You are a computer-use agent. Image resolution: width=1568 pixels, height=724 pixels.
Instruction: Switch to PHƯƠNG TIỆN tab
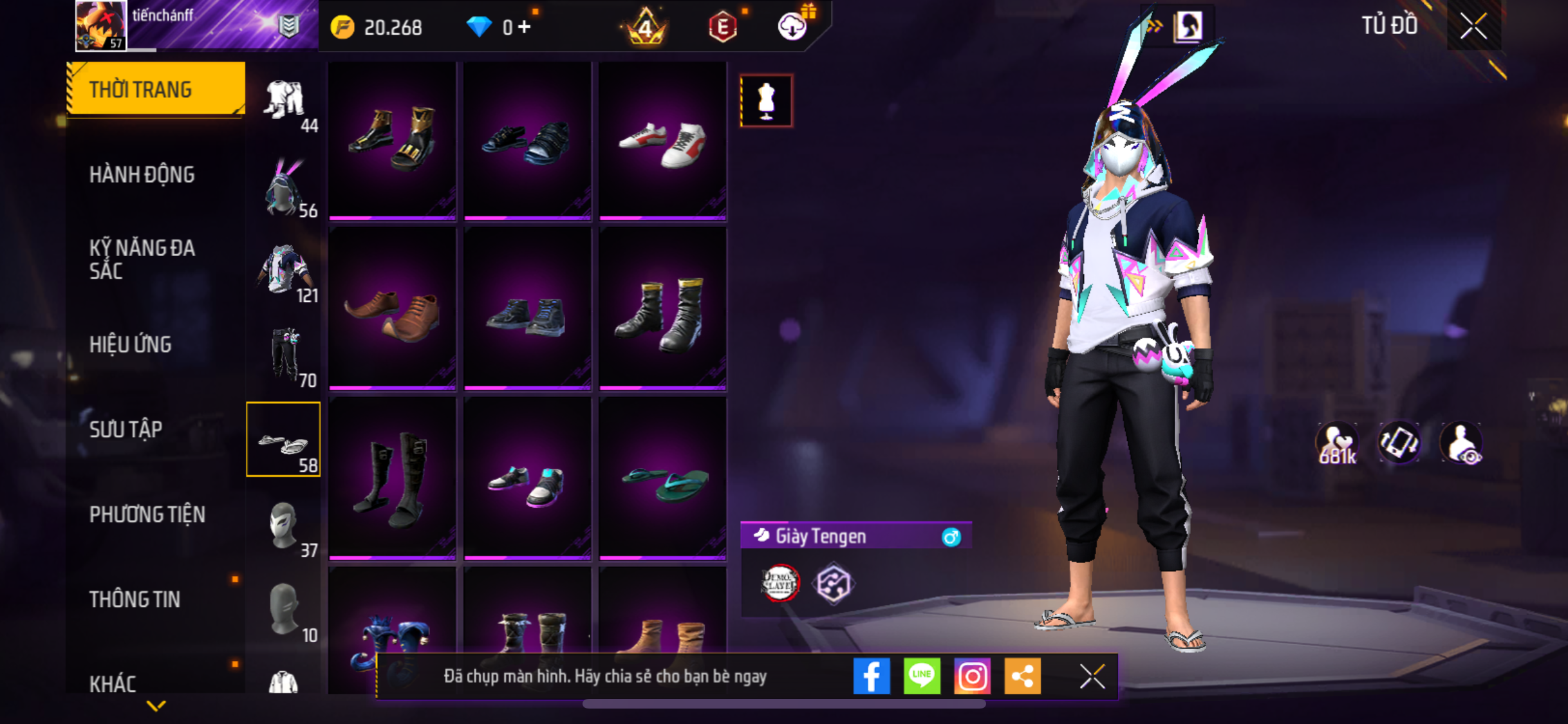coord(147,514)
